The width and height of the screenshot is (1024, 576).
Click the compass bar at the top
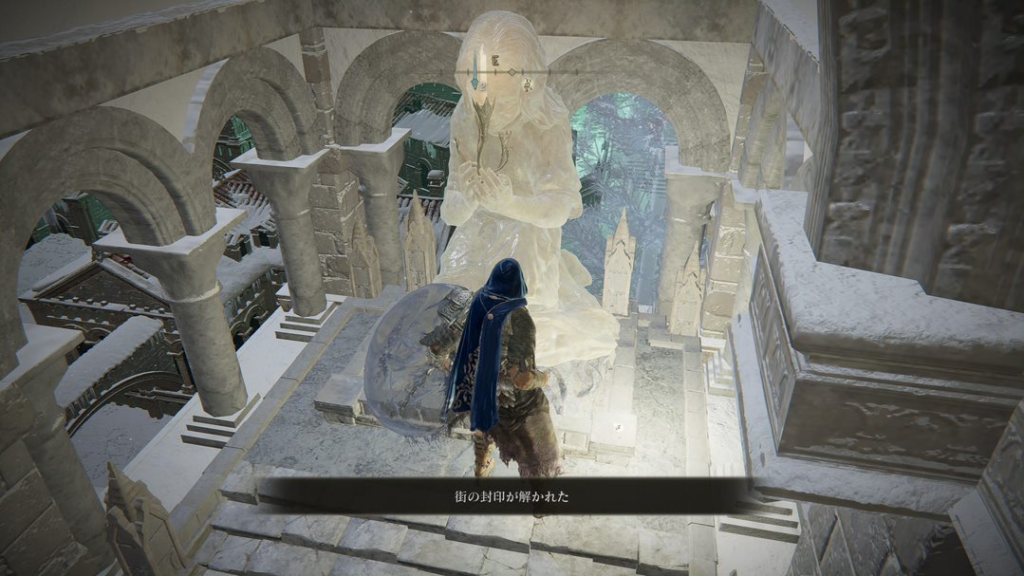point(512,72)
